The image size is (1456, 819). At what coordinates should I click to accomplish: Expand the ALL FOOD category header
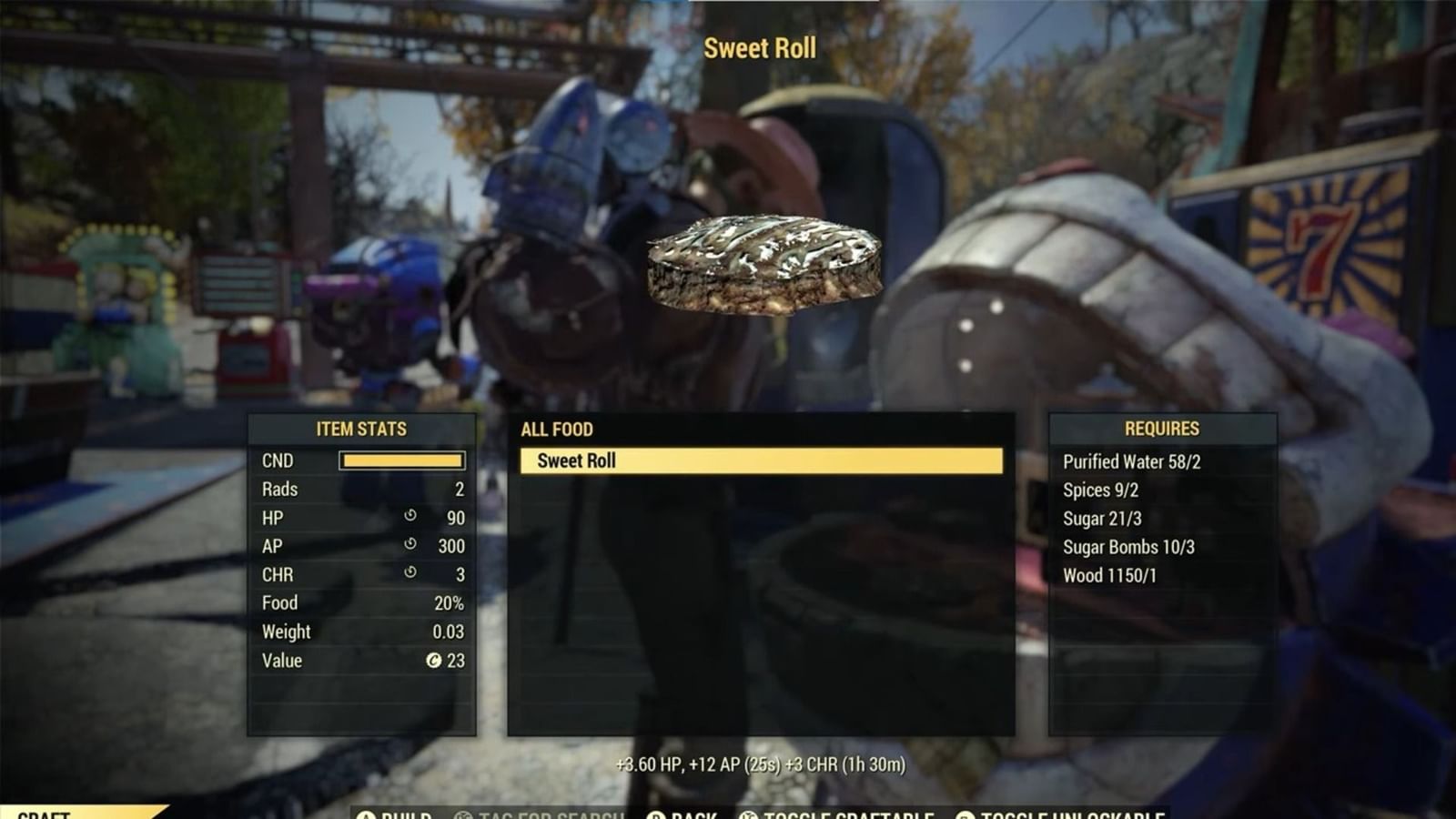557,429
